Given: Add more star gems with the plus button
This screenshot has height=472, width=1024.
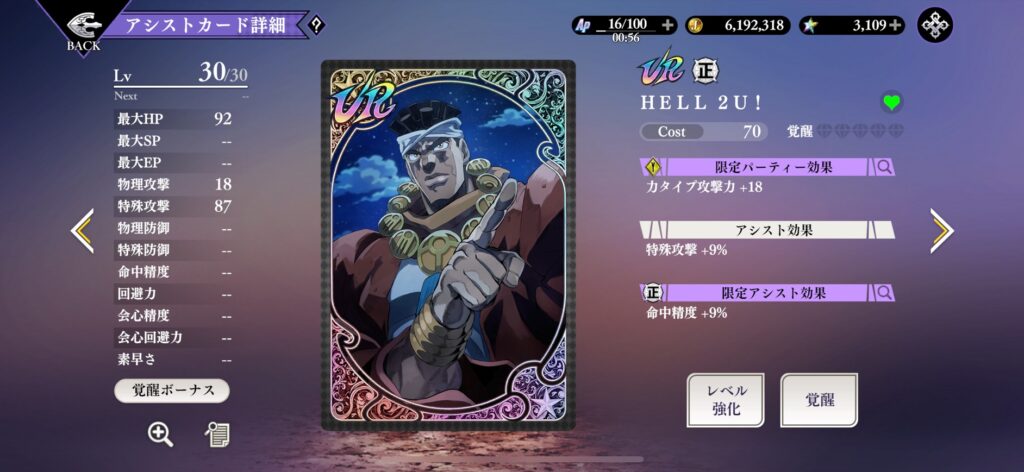Looking at the screenshot, I should pyautogui.click(x=894, y=25).
